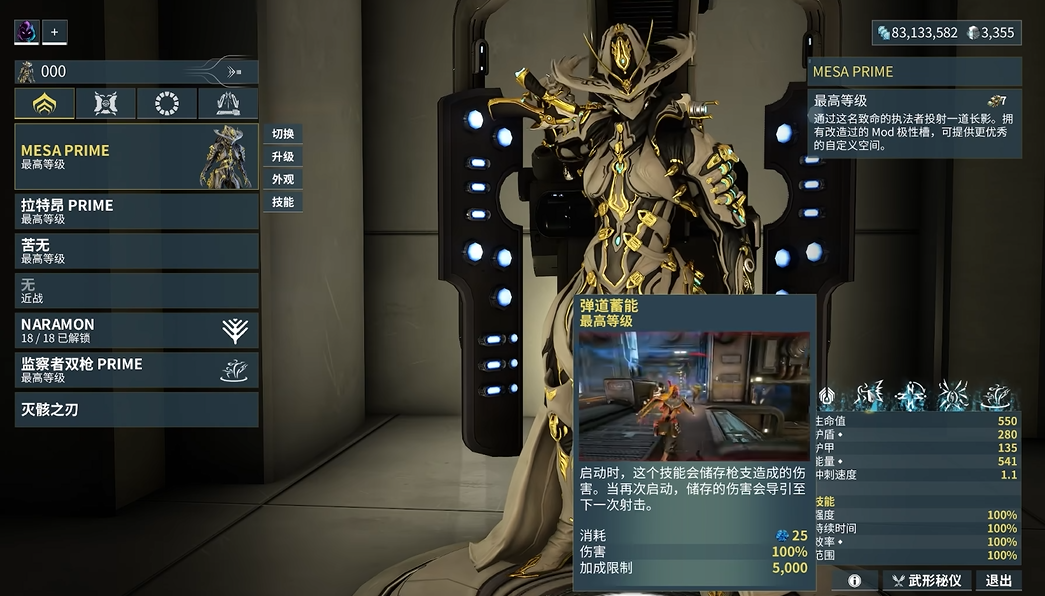Screen dimensions: 1045x596
Task: Choose the 苦无 secondary weapon slot
Action: [136, 250]
